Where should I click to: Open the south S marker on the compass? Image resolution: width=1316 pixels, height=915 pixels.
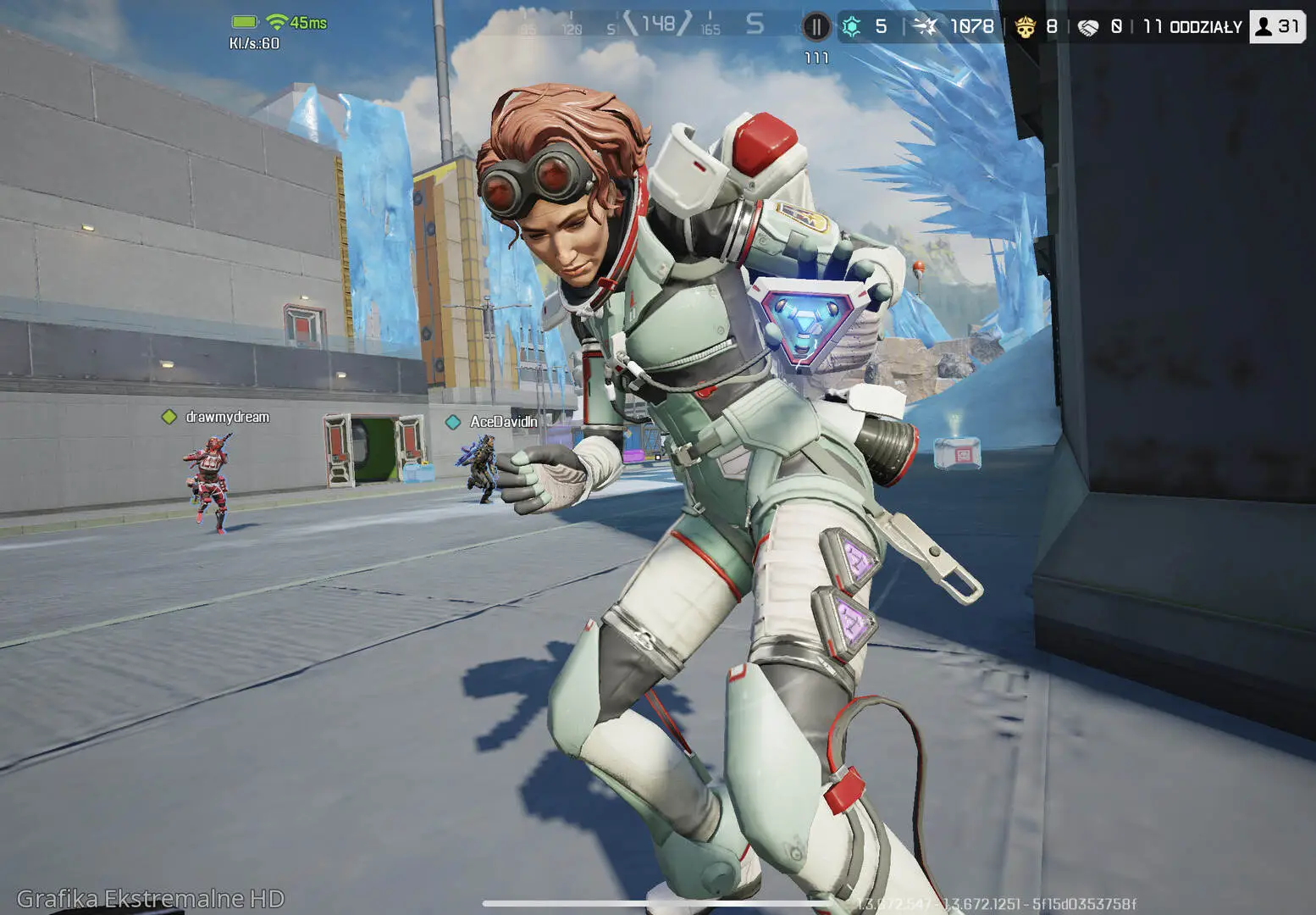point(753,23)
